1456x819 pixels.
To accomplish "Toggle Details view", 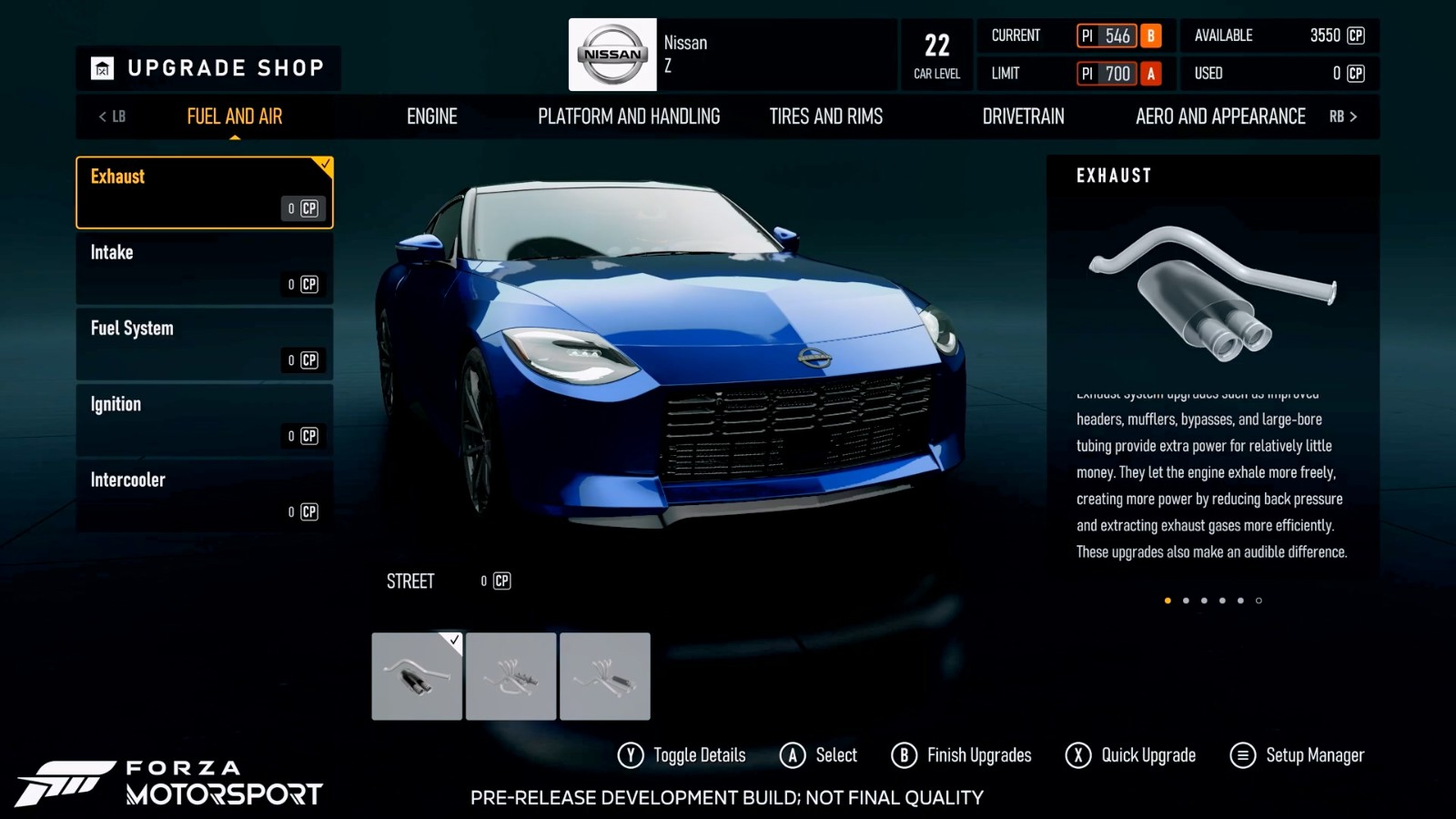I will (x=682, y=755).
